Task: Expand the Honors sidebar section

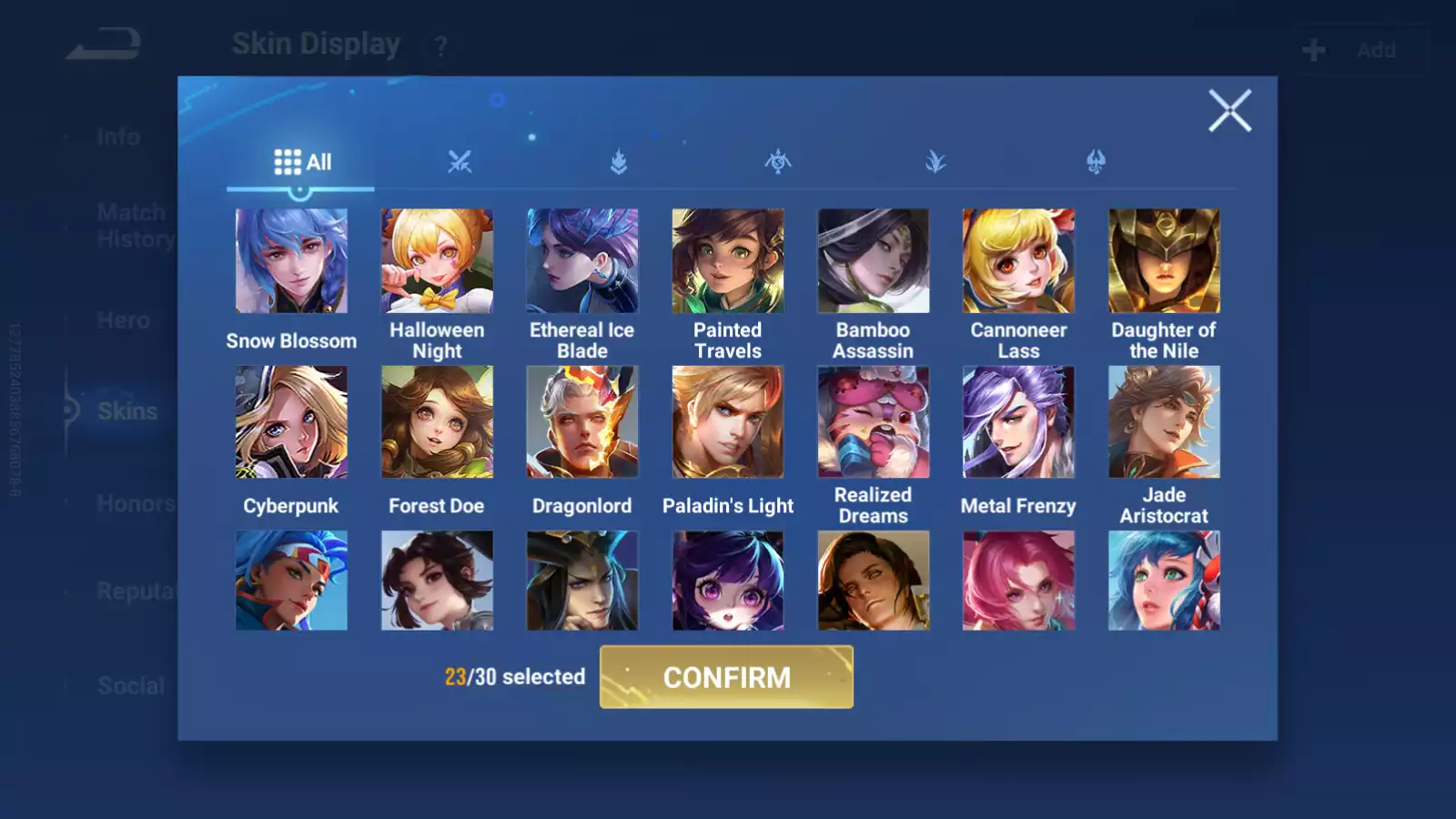Action: [135, 502]
